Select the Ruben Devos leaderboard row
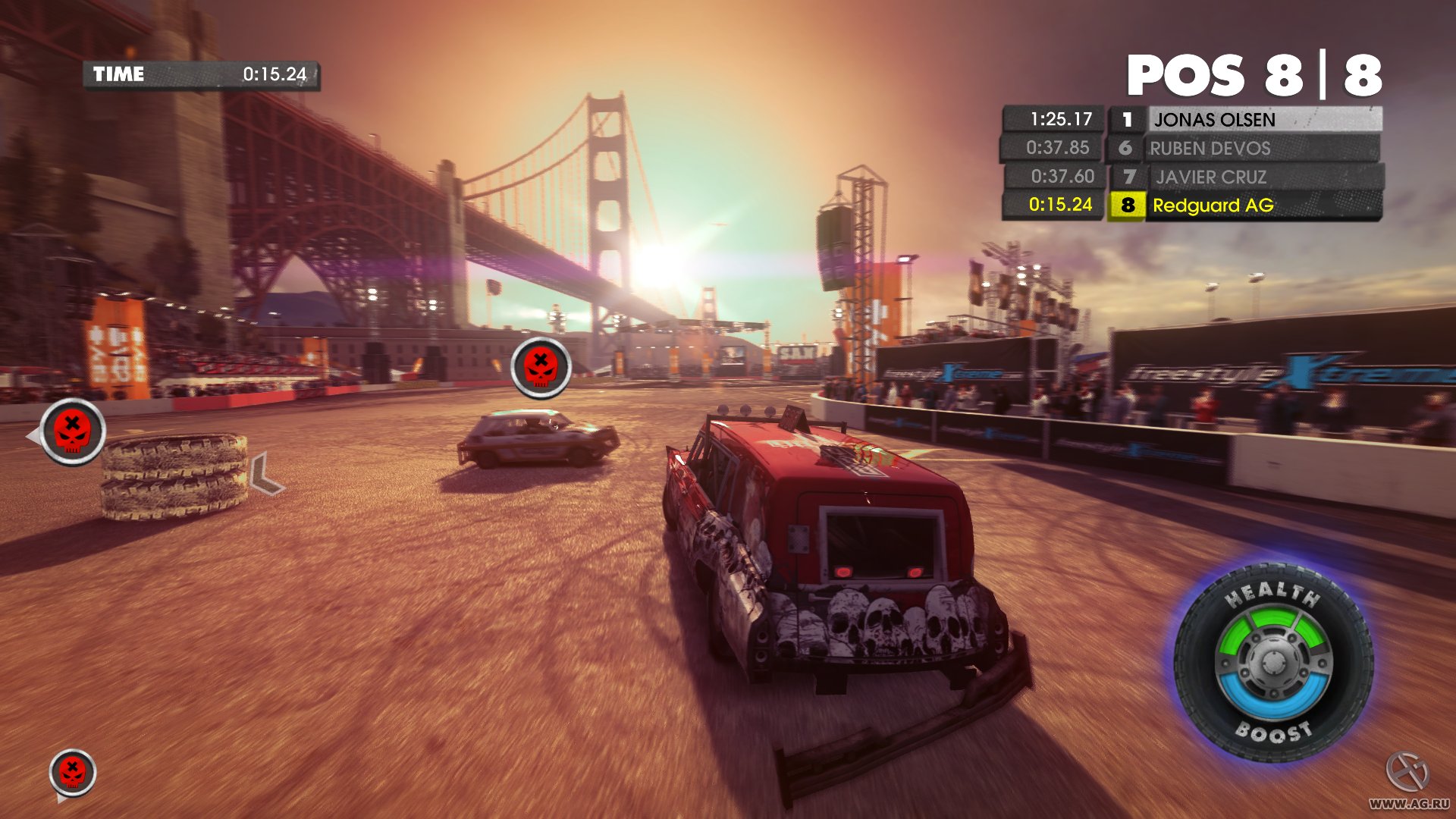The height and width of the screenshot is (819, 1456). point(1210,149)
